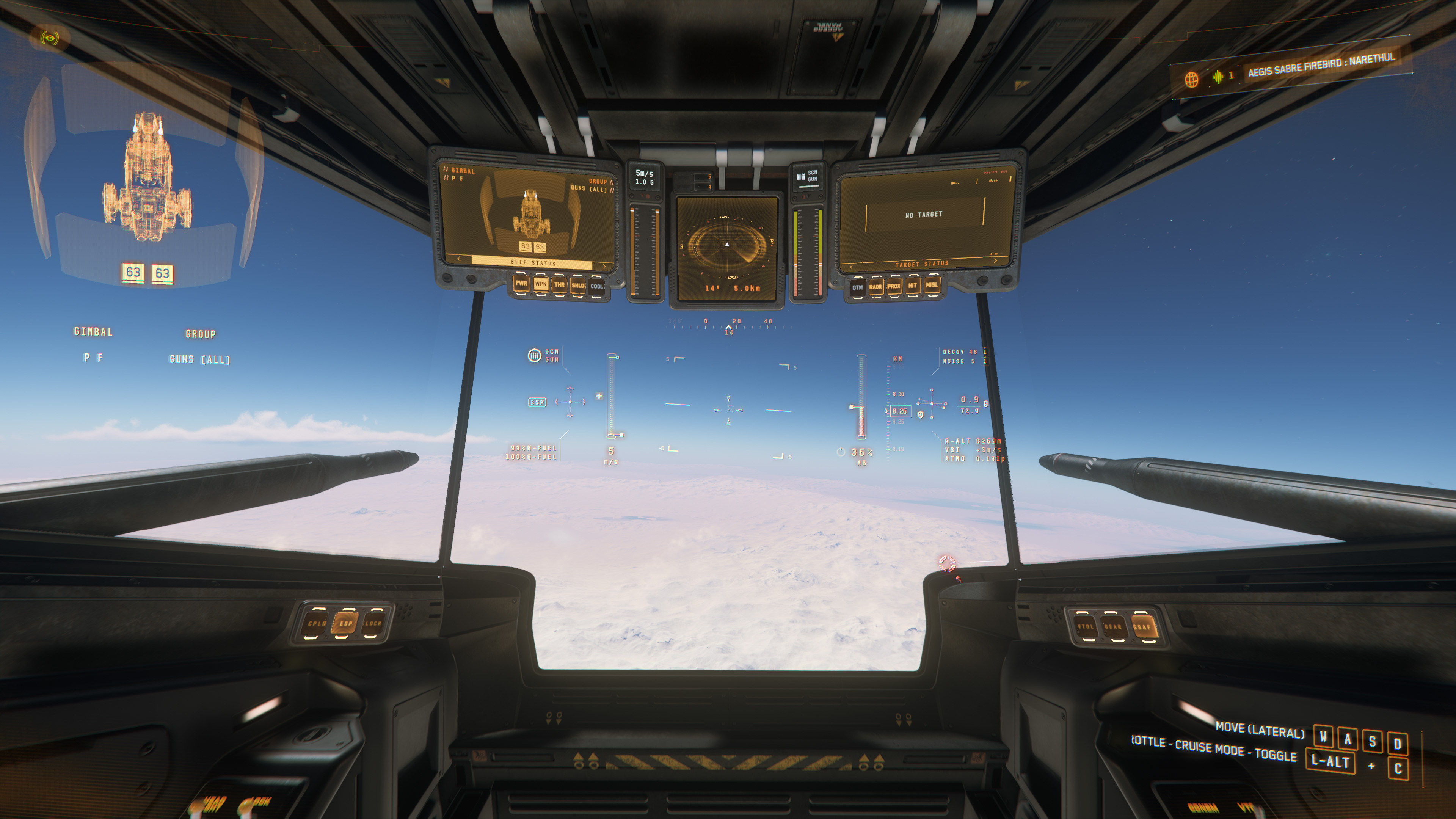This screenshot has width=1456, height=819.
Task: Activate the COOL cooler button
Action: pos(597,286)
